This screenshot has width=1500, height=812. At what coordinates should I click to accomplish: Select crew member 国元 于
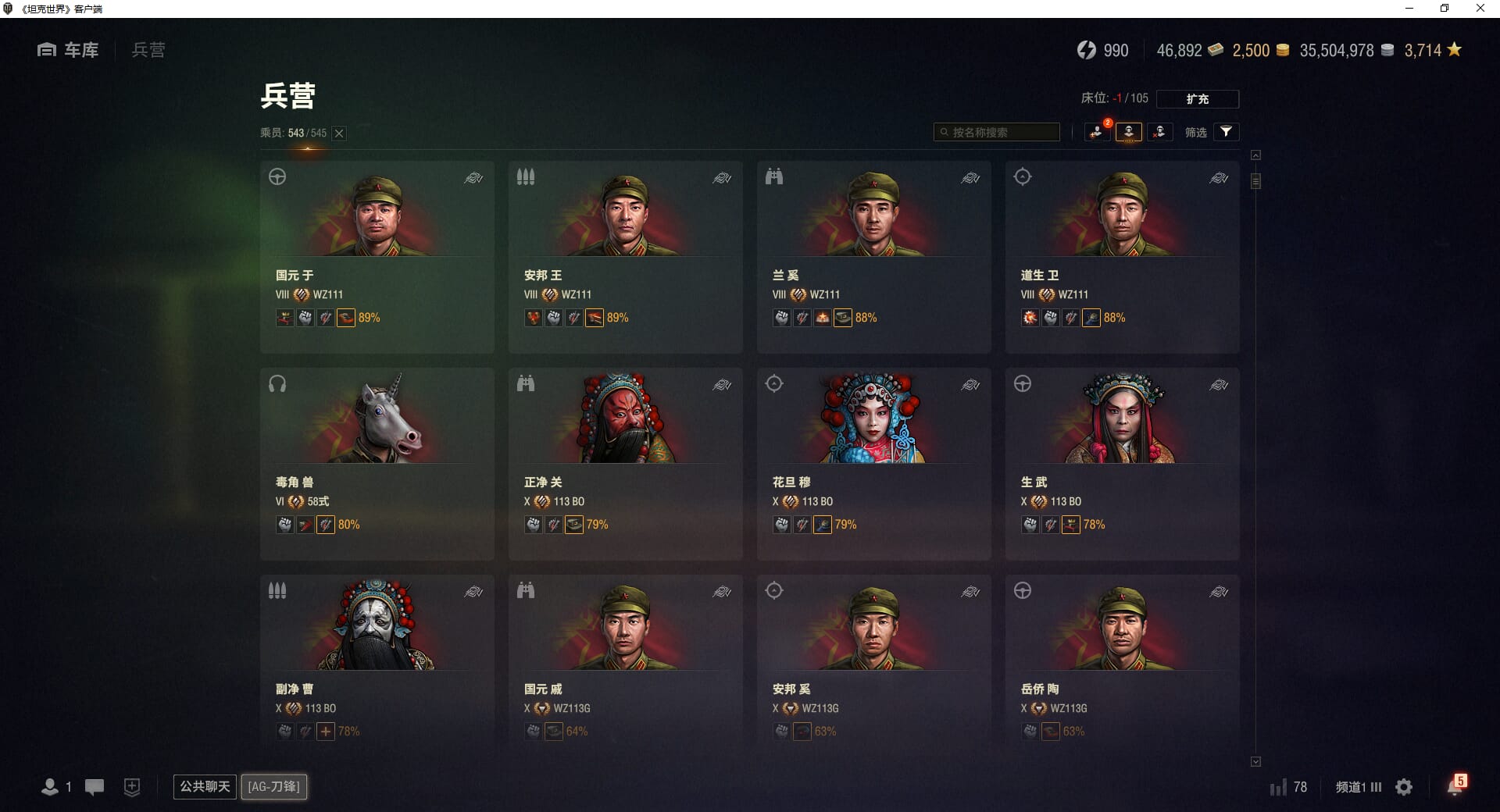coord(377,257)
